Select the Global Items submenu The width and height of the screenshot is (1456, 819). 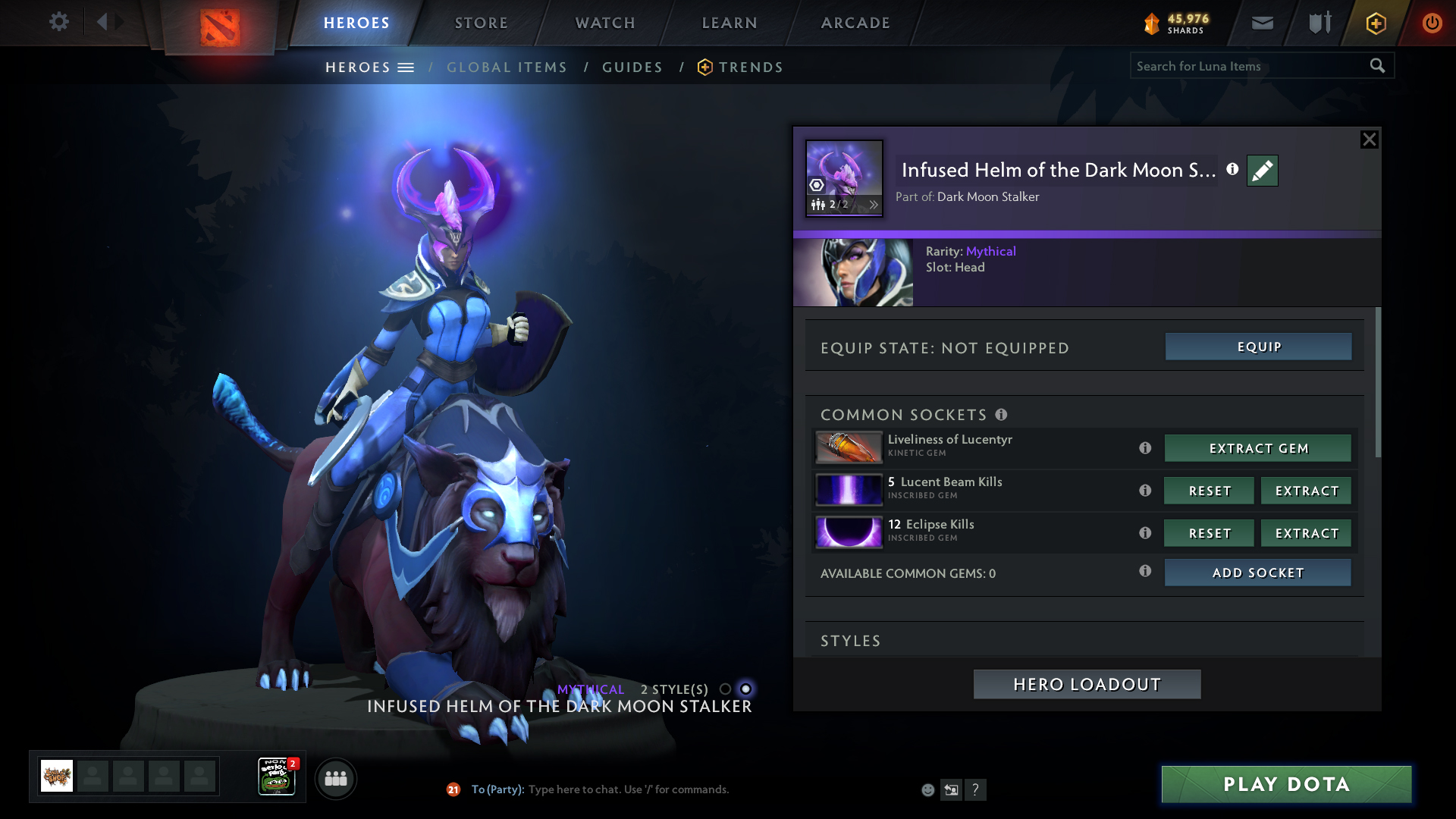coord(507,67)
